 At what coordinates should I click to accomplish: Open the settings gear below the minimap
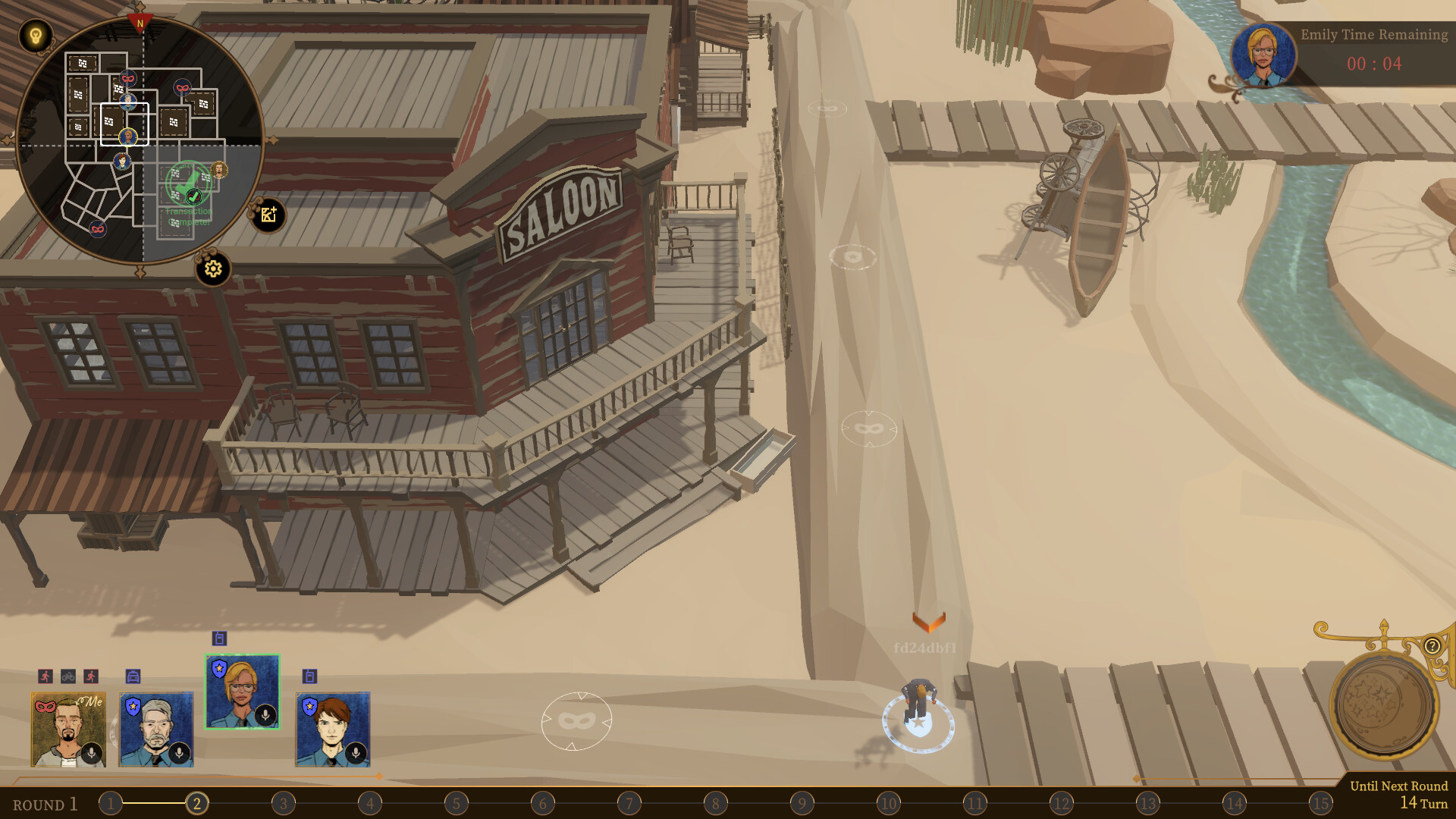click(x=212, y=267)
